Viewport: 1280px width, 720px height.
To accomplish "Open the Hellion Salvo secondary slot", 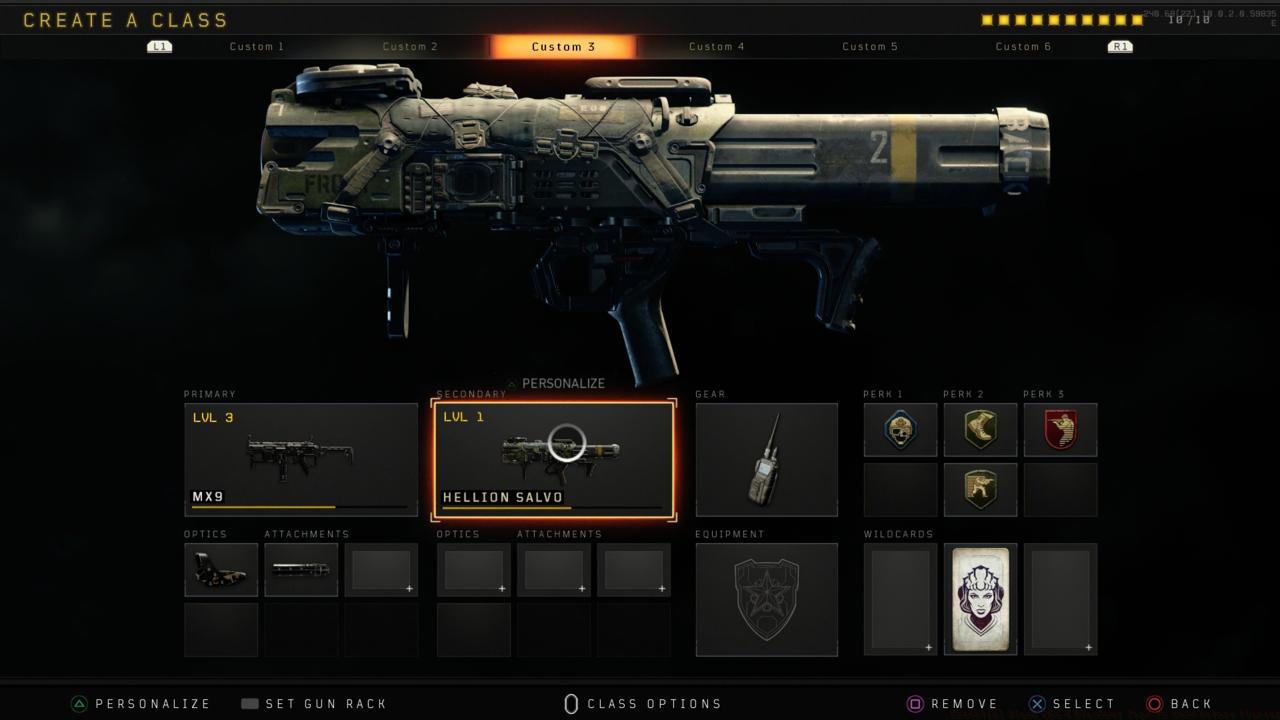I will coord(553,460).
